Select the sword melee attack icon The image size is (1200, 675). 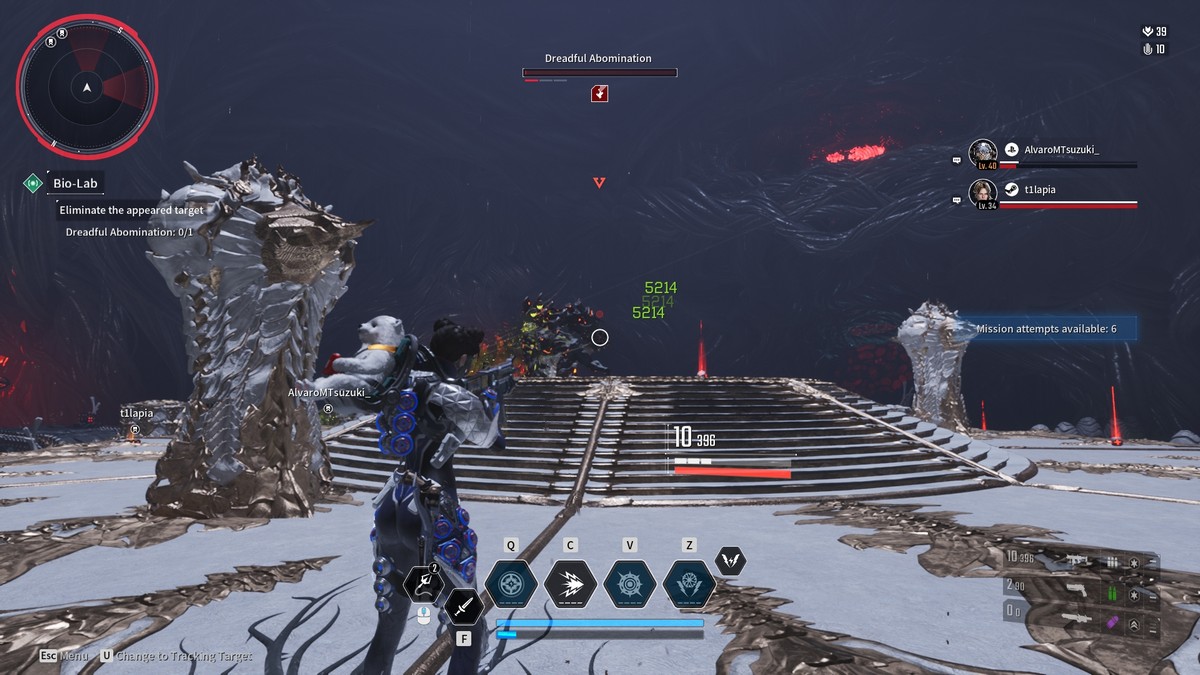pos(464,606)
